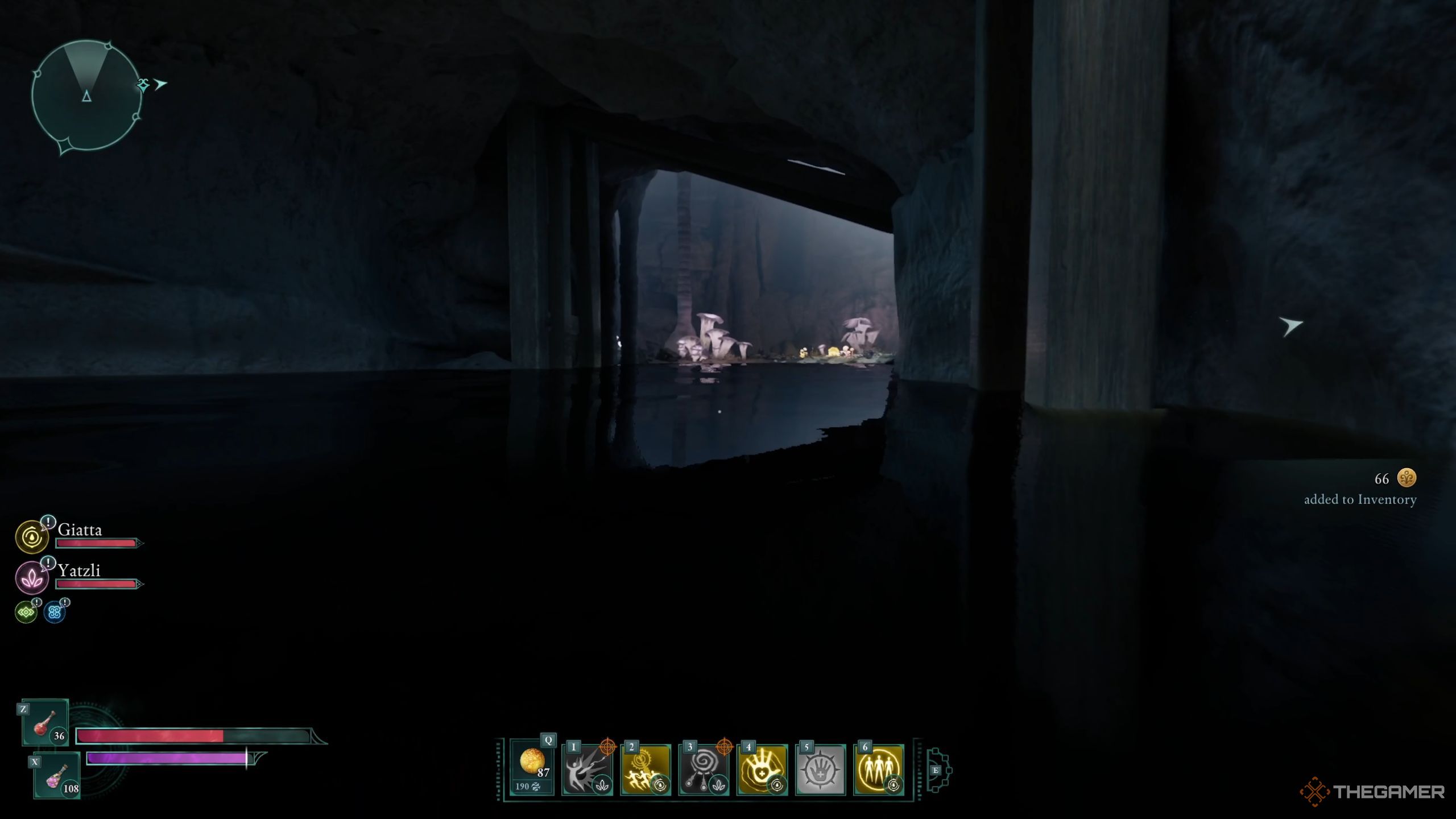Click Giatta's yellow companion portrait

point(32,536)
